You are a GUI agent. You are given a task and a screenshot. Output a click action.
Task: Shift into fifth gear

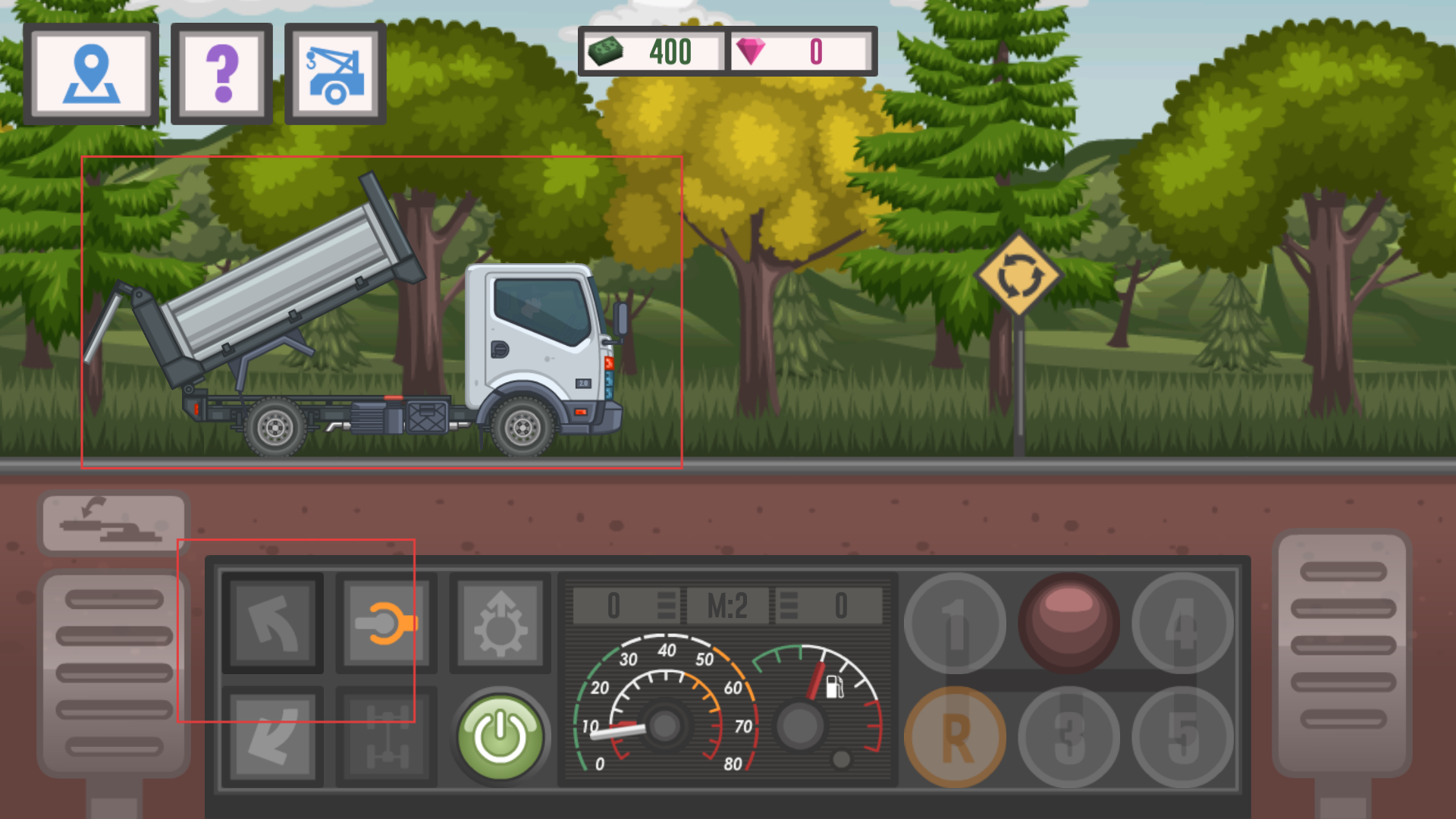pyautogui.click(x=1183, y=737)
